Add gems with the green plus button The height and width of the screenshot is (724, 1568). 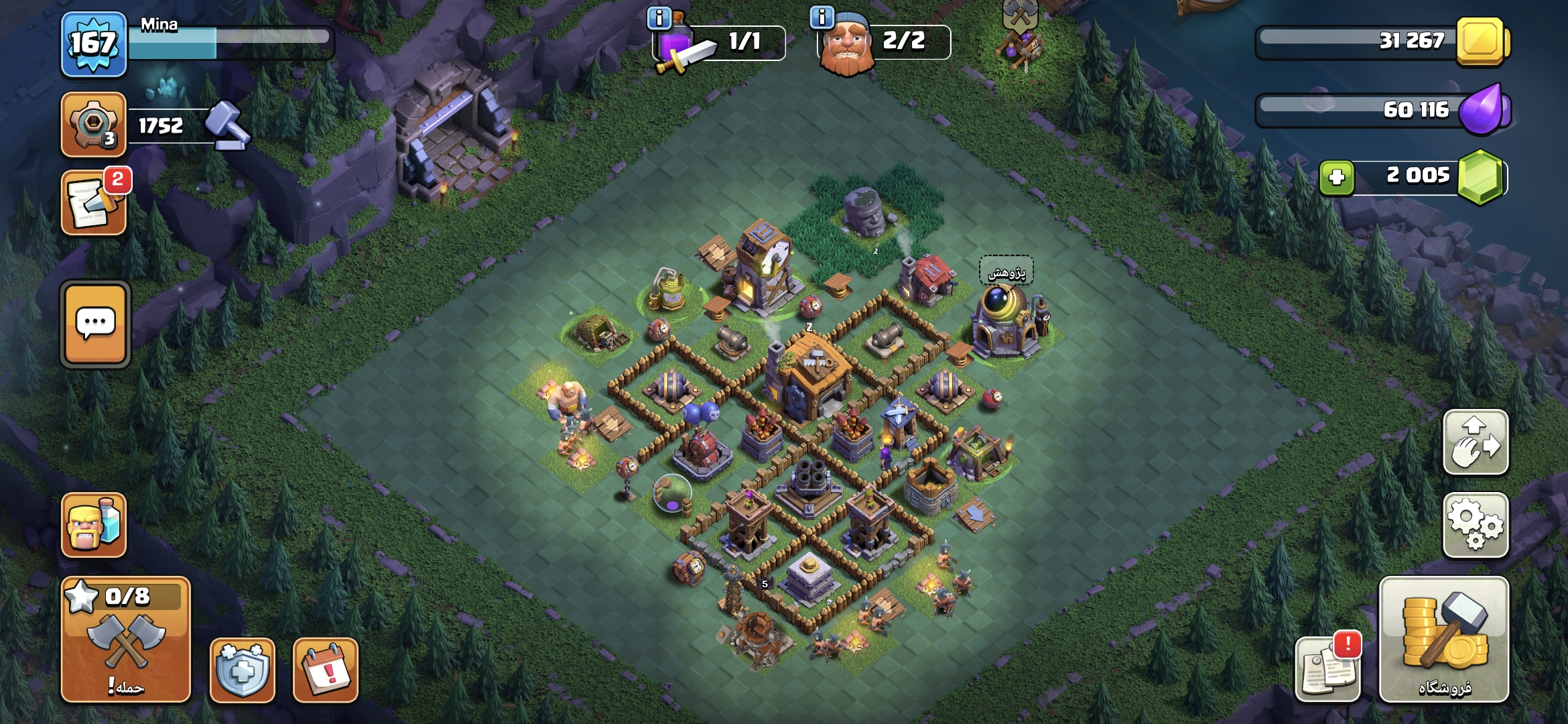(1337, 178)
